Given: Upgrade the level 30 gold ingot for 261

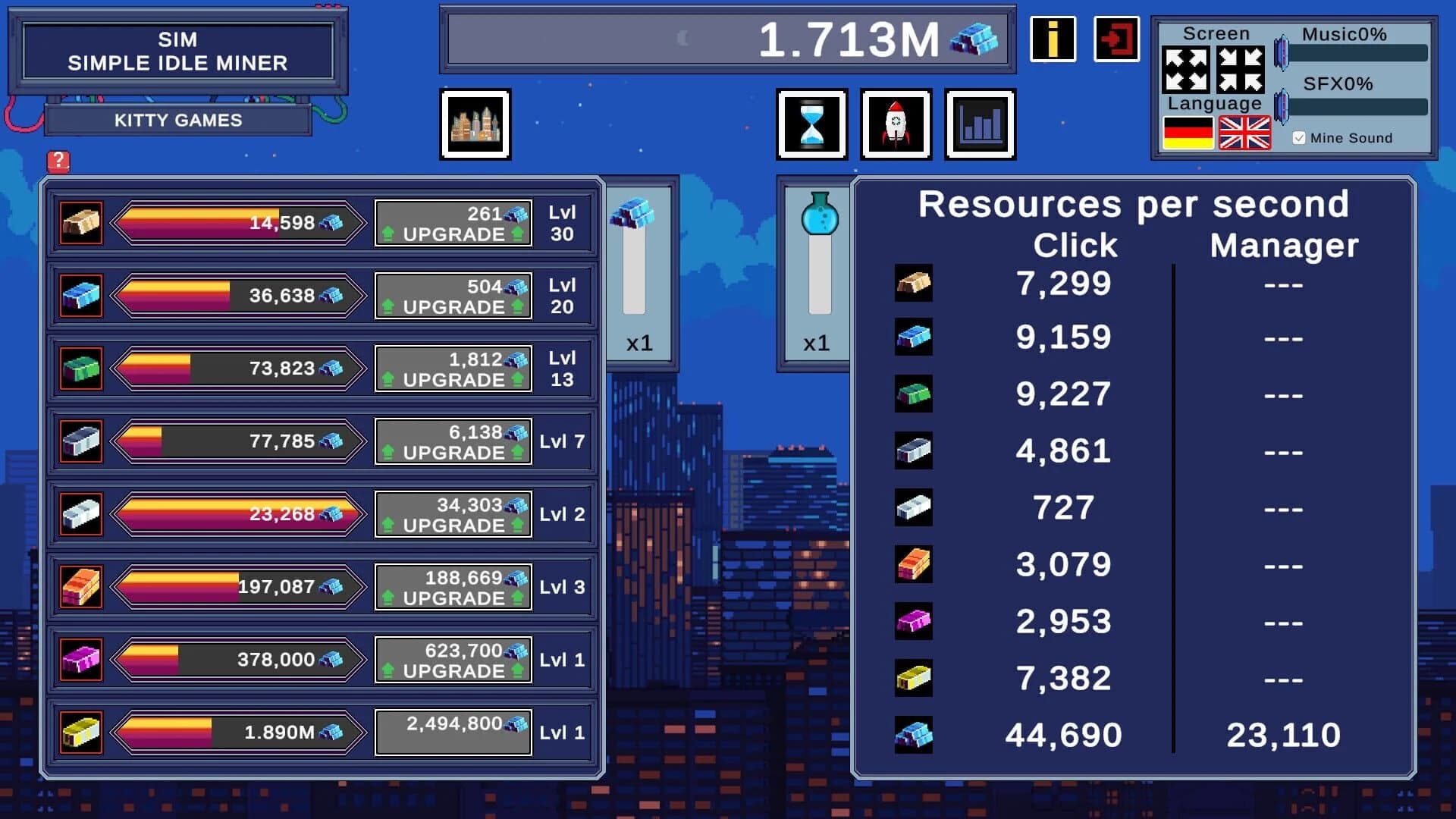Looking at the screenshot, I should point(453,222).
